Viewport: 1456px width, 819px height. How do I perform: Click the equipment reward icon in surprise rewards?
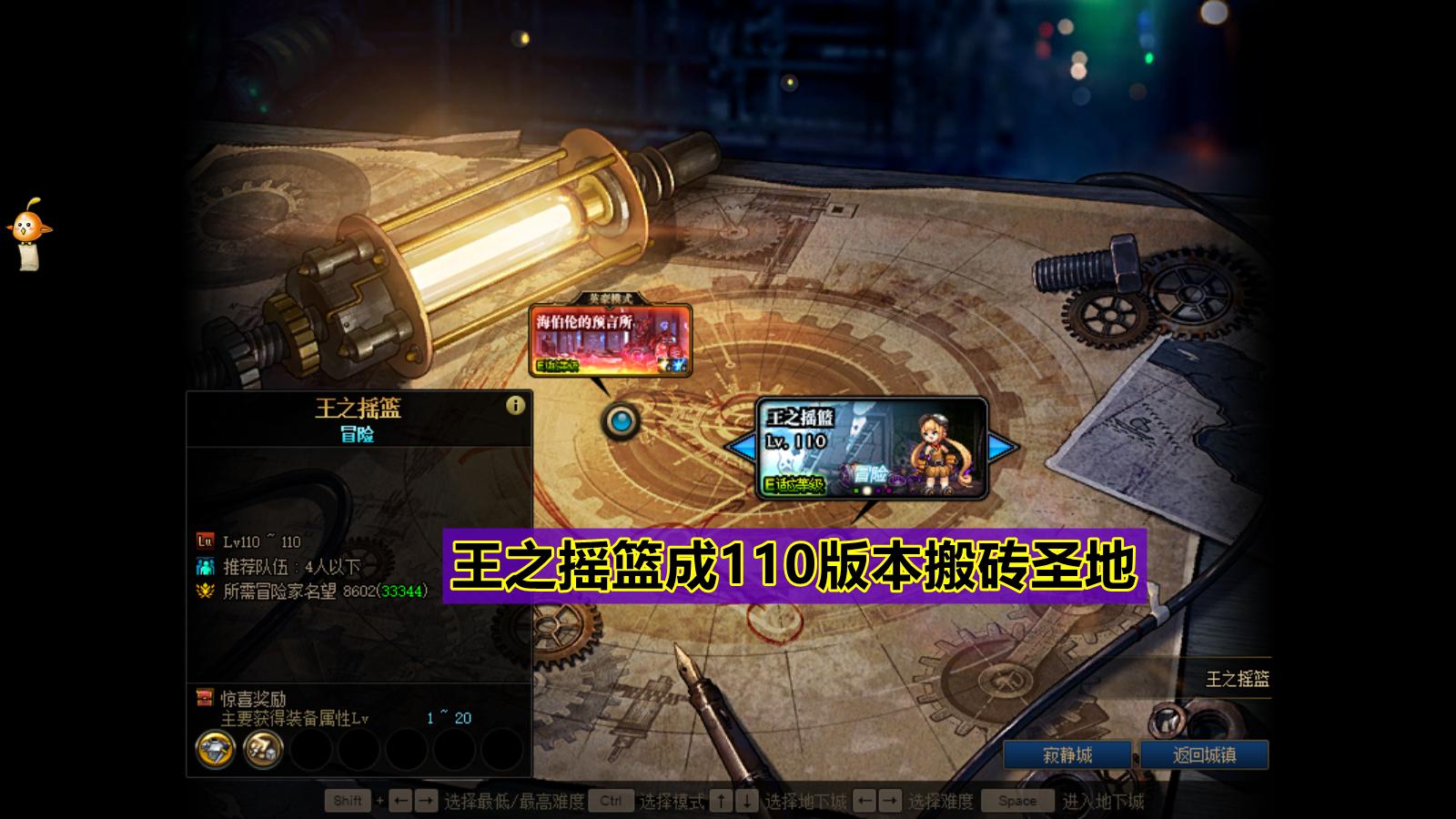215,752
